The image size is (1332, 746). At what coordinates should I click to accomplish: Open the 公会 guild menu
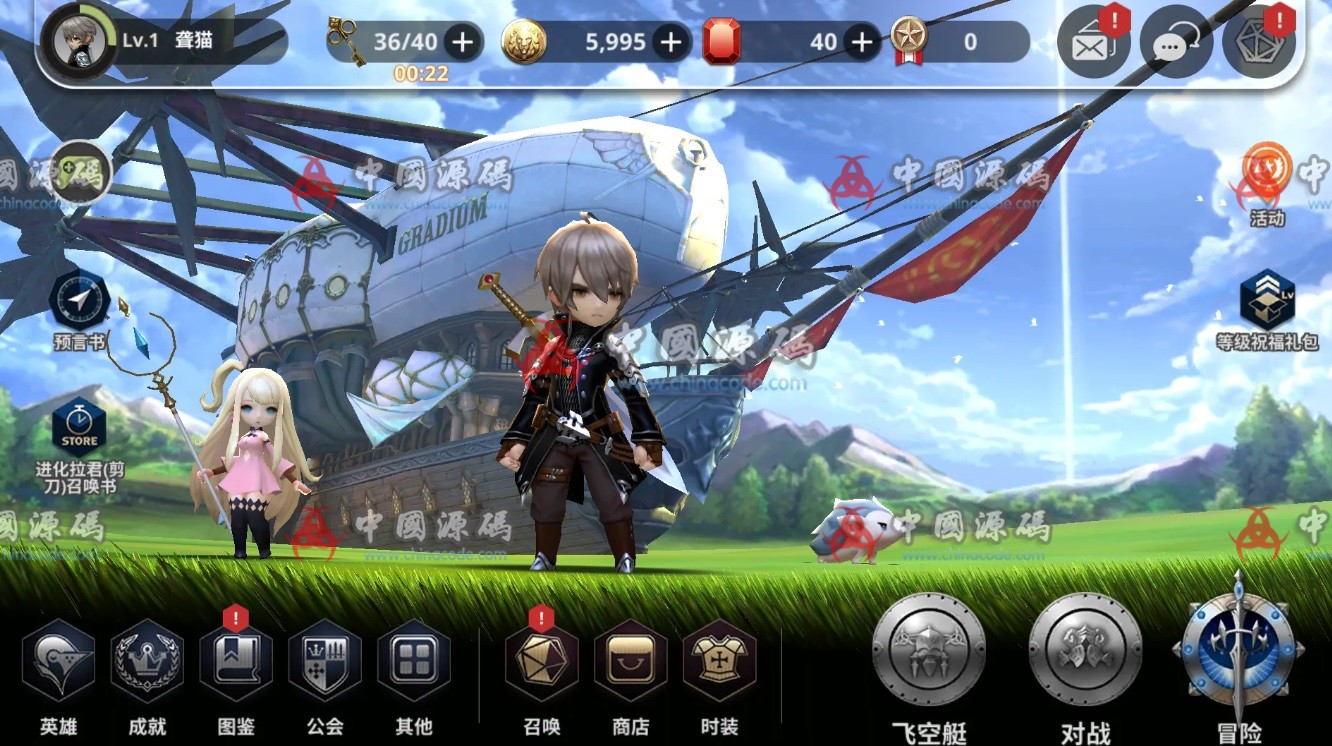point(325,661)
